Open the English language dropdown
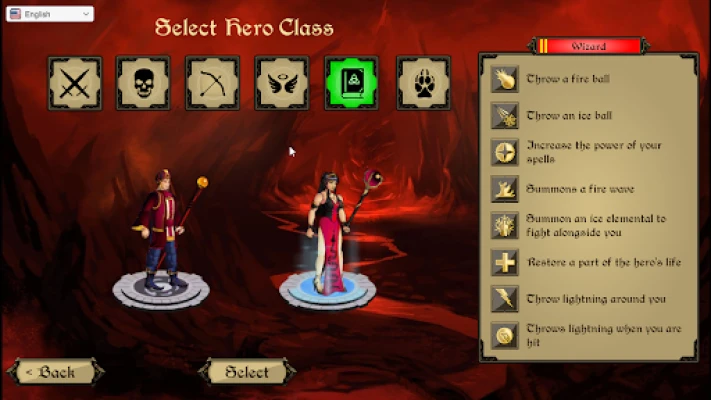711x400 pixels. (x=48, y=14)
